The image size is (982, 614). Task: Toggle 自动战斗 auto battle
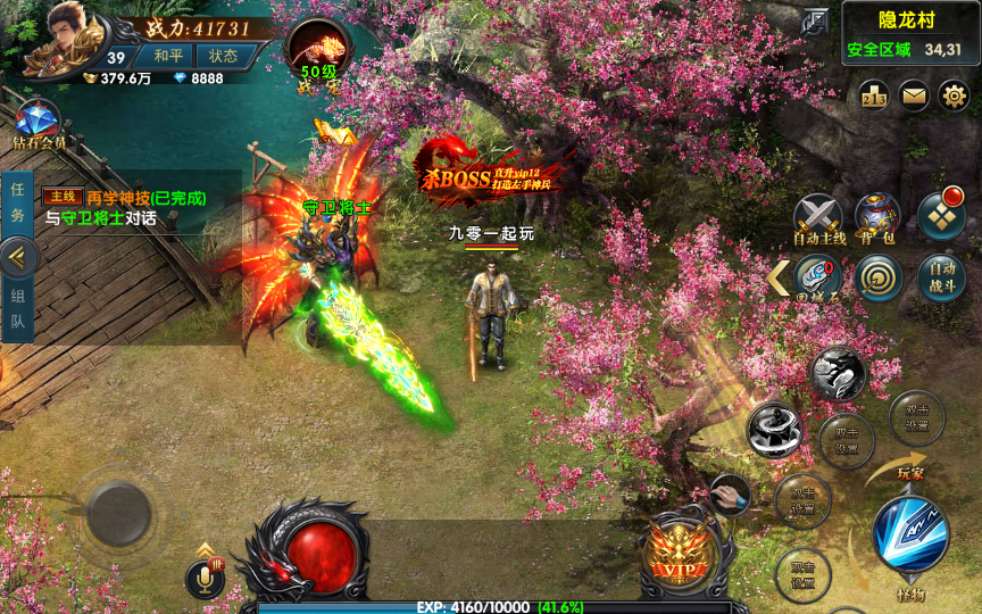pyautogui.click(x=941, y=278)
